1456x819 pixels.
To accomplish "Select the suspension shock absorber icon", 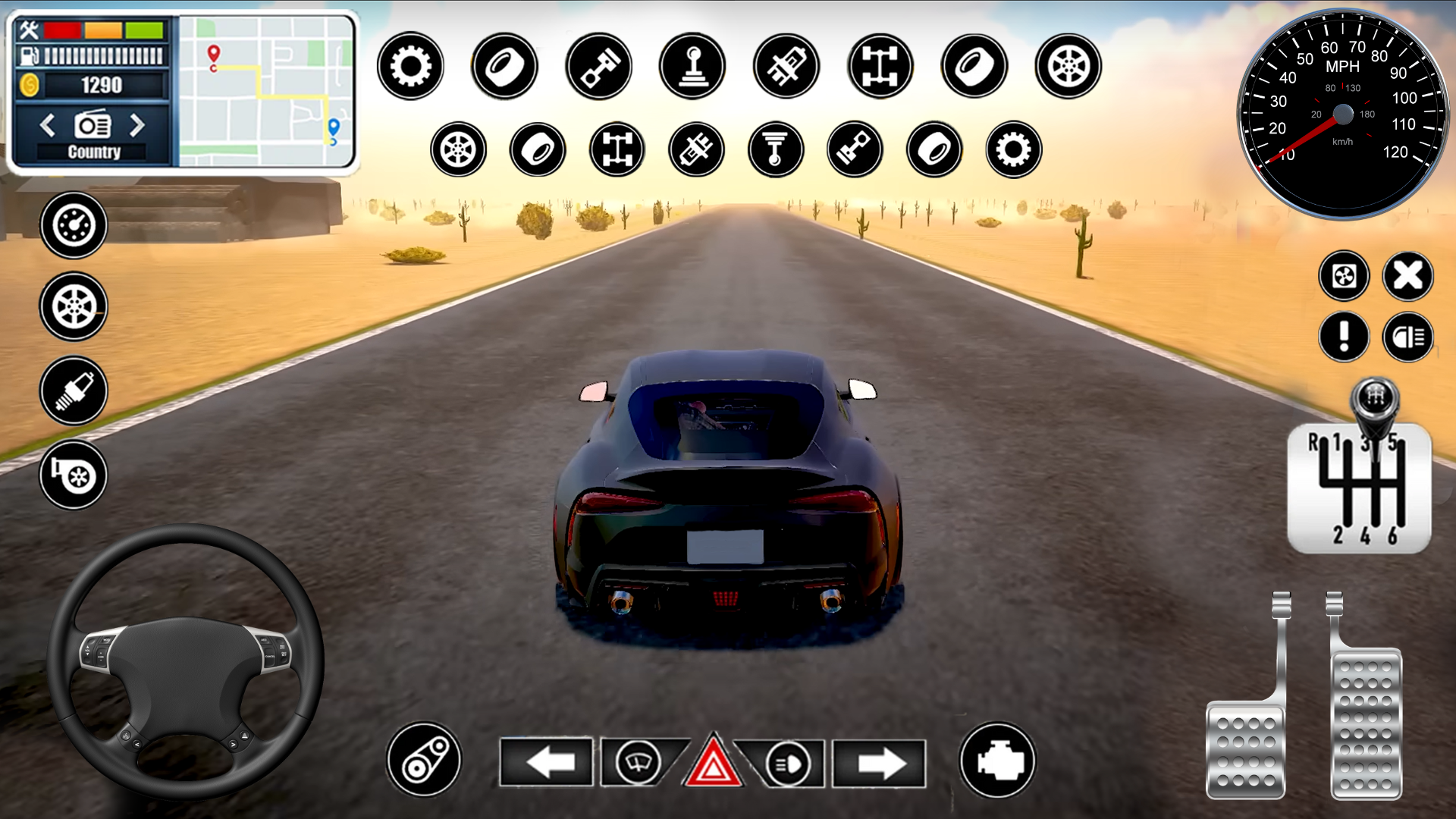I will pyautogui.click(x=786, y=66).
